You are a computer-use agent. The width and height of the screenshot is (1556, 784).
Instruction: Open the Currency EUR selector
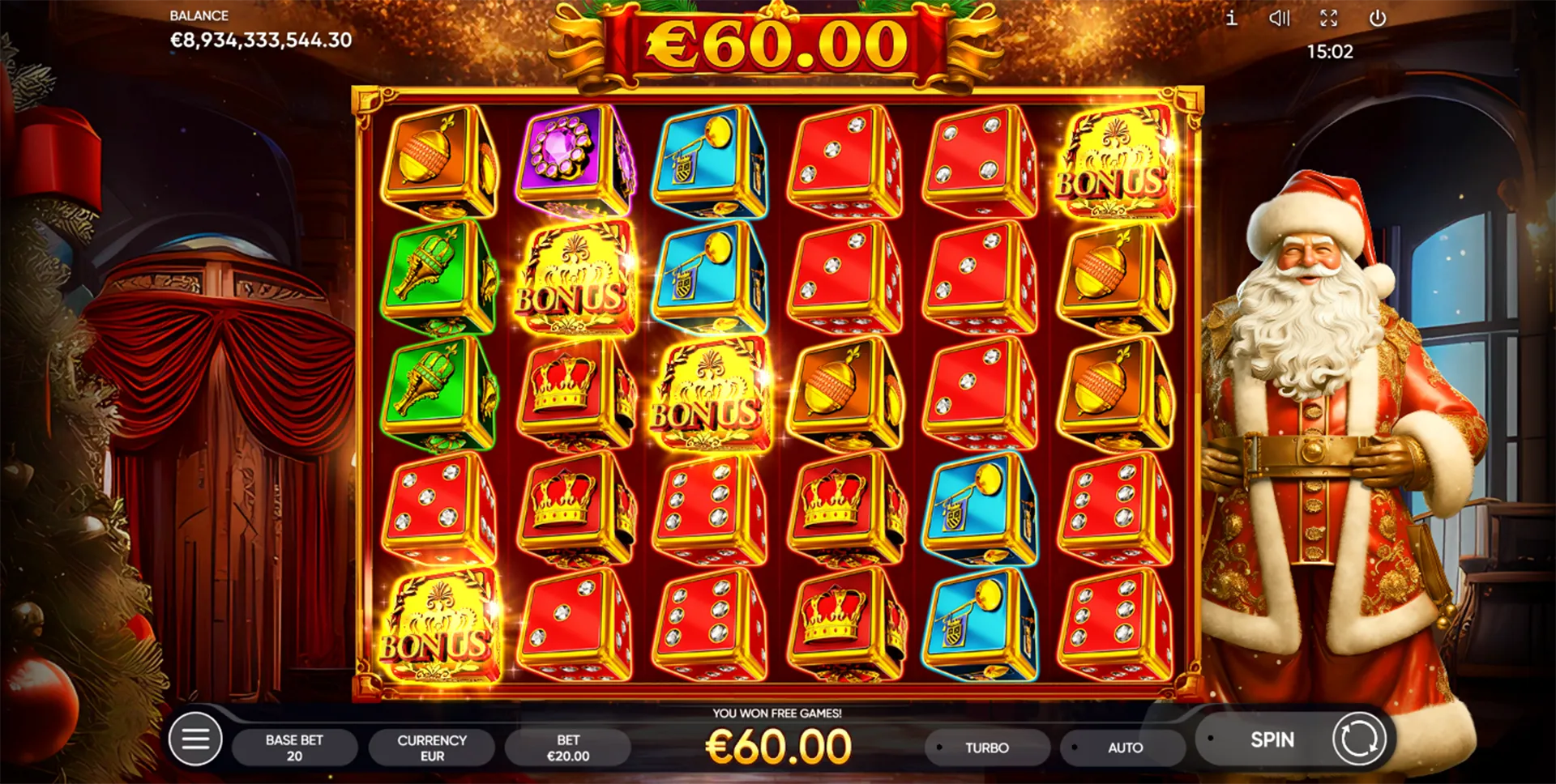point(431,747)
